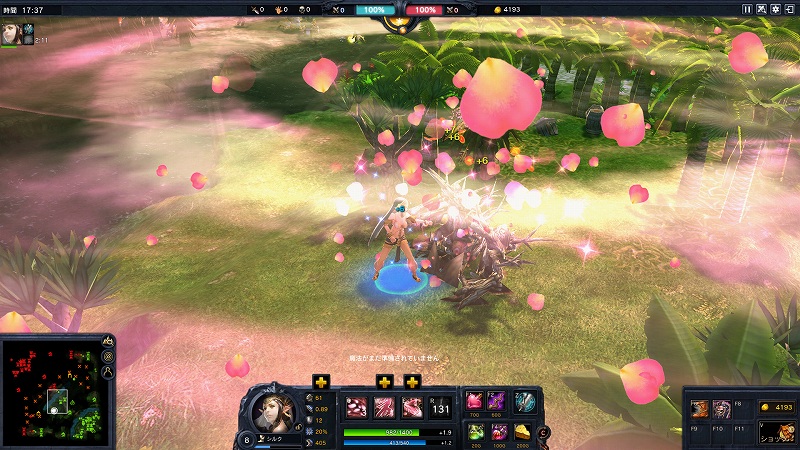Activate the second slash skill icon
The image size is (800, 450).
384,406
